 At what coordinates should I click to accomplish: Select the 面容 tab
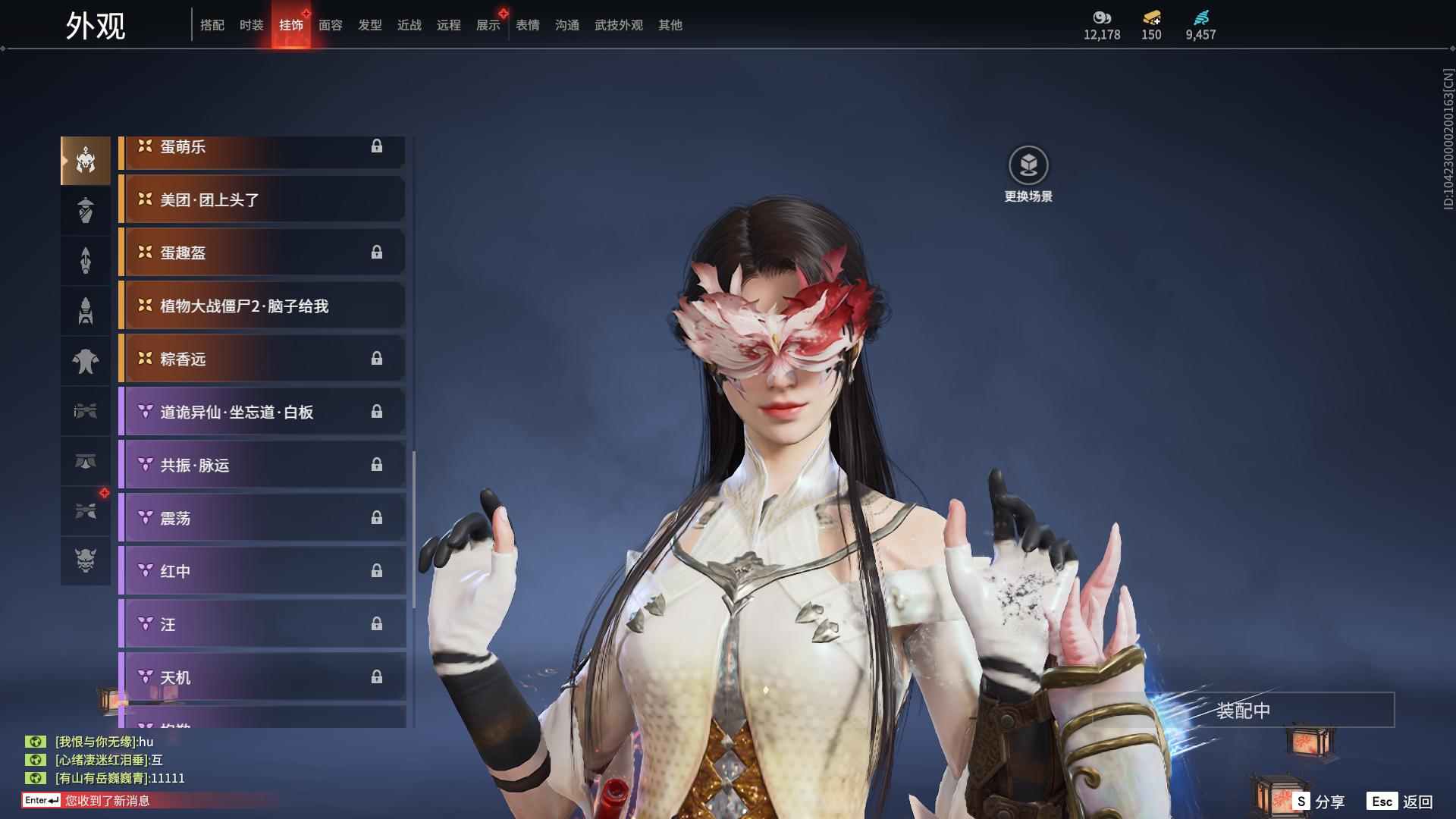pyautogui.click(x=330, y=25)
